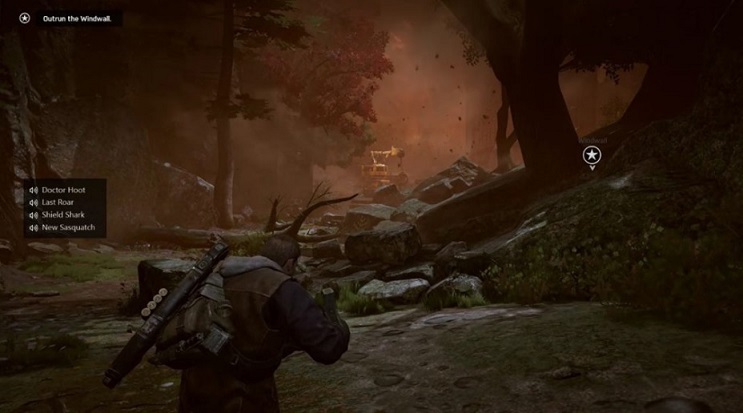The image size is (743, 413).
Task: Choose Last Roar in the player list
Action: (x=58, y=202)
